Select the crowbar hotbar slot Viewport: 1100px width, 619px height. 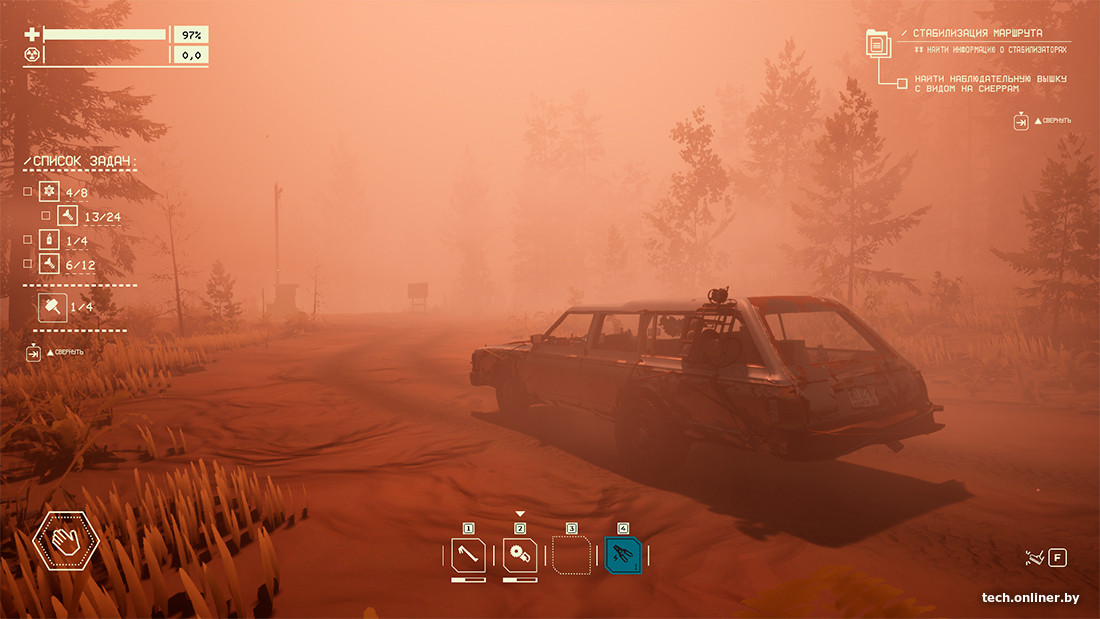pyautogui.click(x=468, y=555)
